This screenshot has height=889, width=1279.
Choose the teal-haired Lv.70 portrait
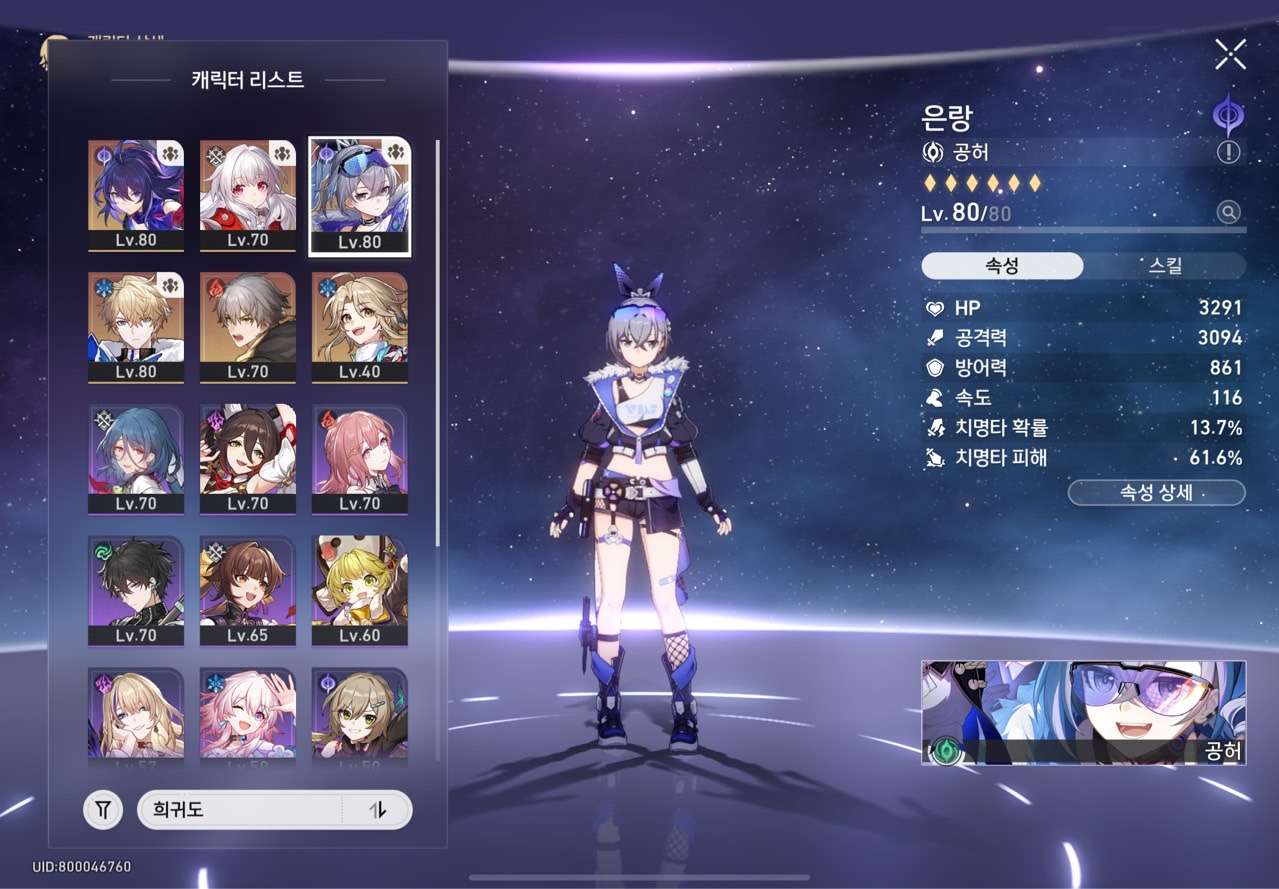coord(136,459)
